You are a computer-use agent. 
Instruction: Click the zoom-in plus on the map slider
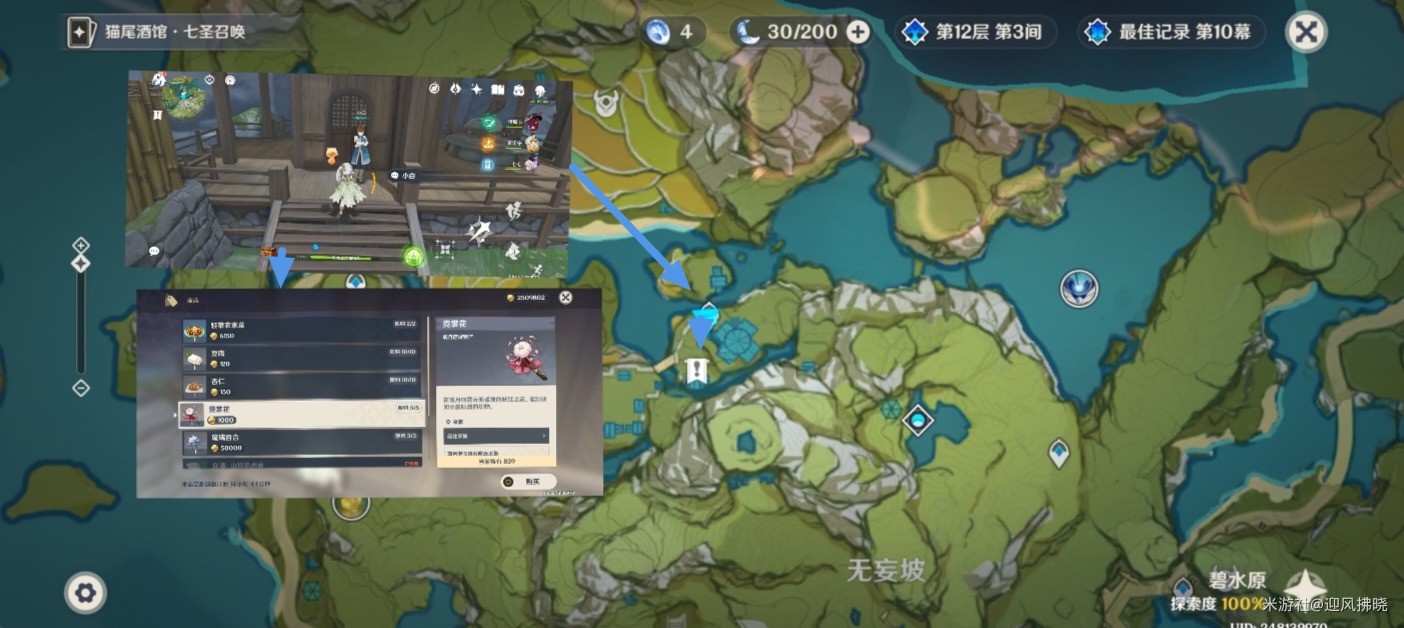coord(81,245)
